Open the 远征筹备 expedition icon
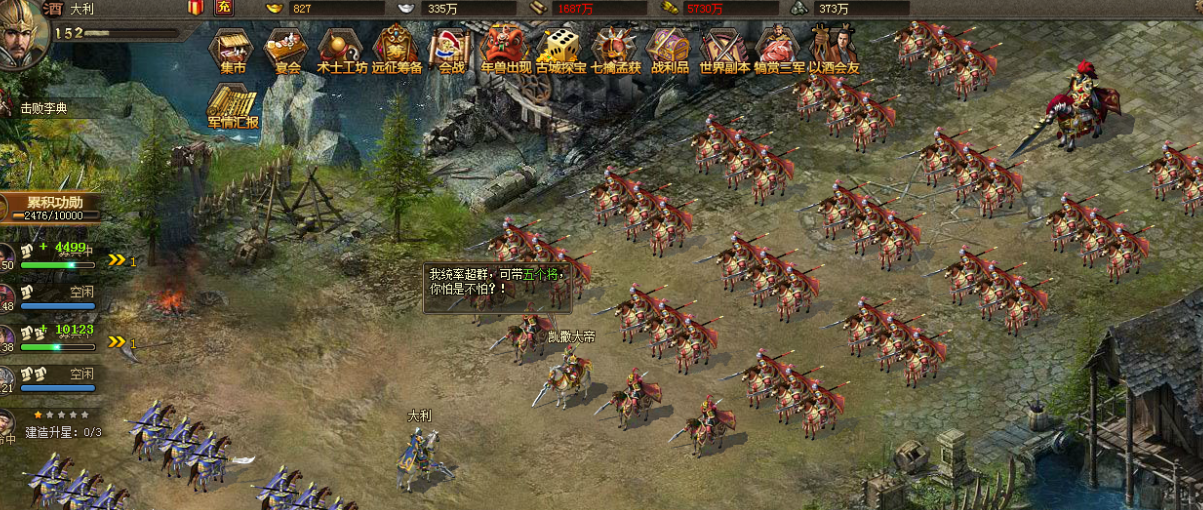1203x510 pixels. [x=396, y=47]
